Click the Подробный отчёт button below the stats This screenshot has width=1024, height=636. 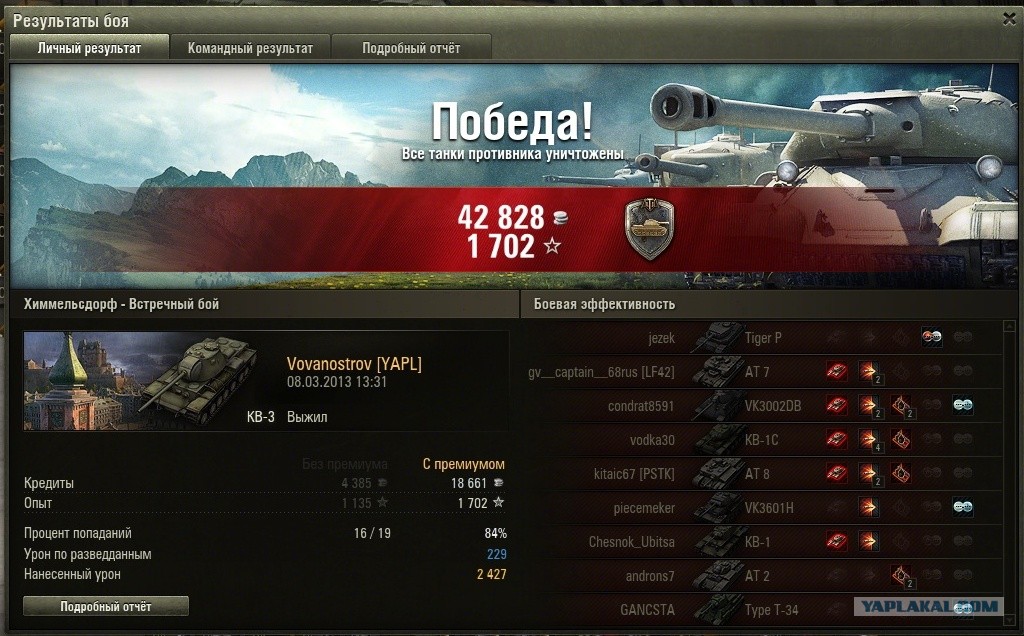click(x=105, y=606)
